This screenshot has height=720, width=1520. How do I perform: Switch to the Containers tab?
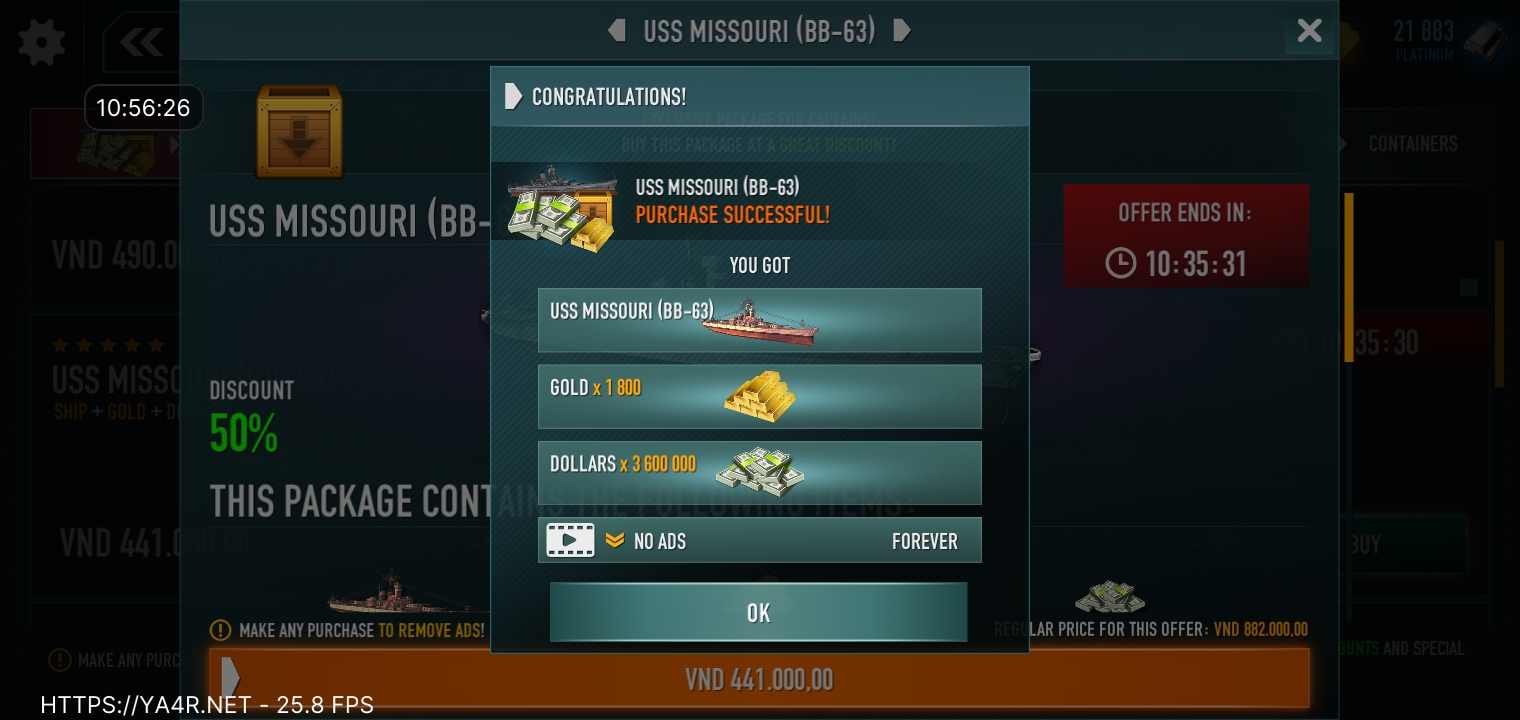click(x=1412, y=144)
